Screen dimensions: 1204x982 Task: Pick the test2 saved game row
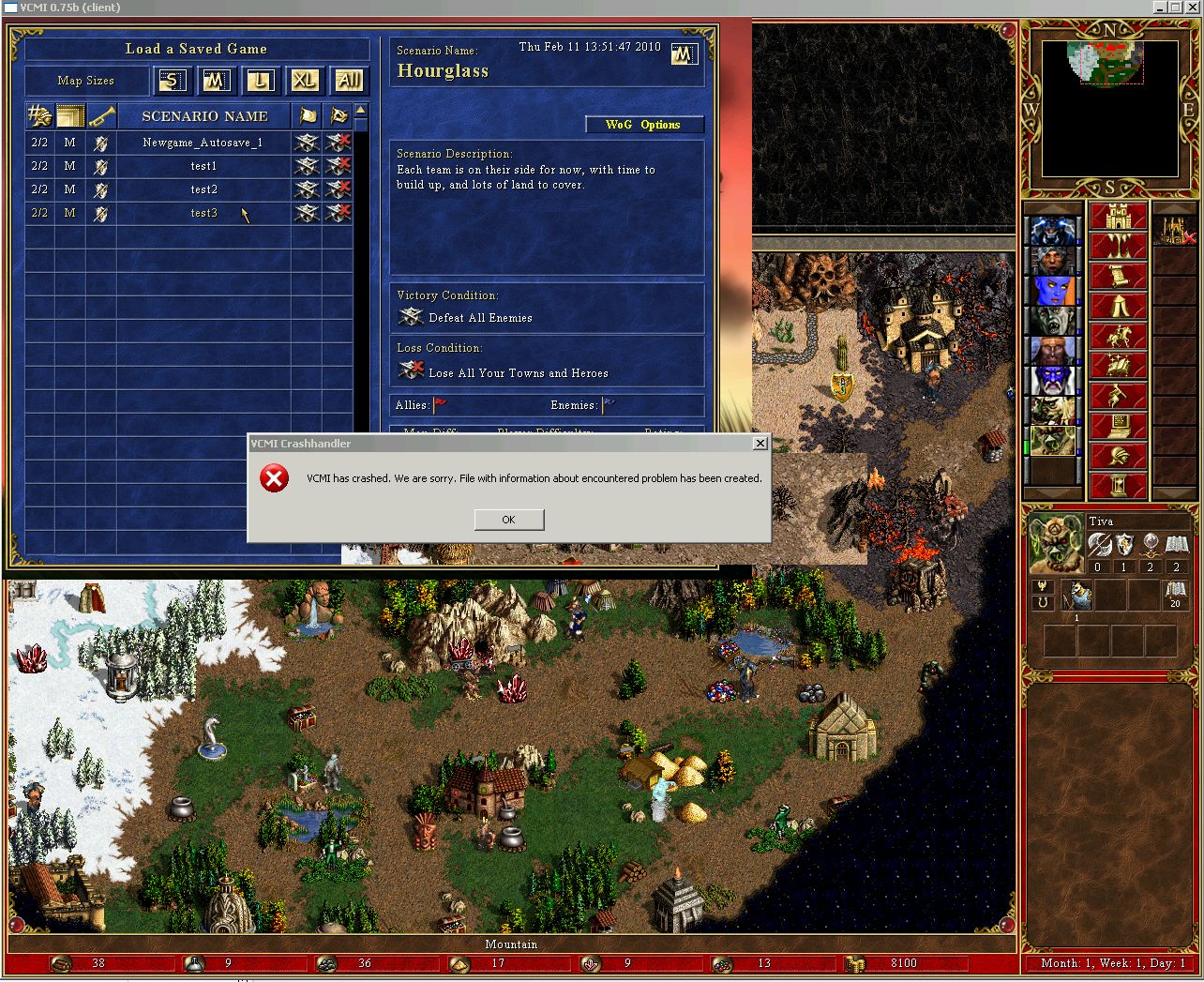pos(203,189)
